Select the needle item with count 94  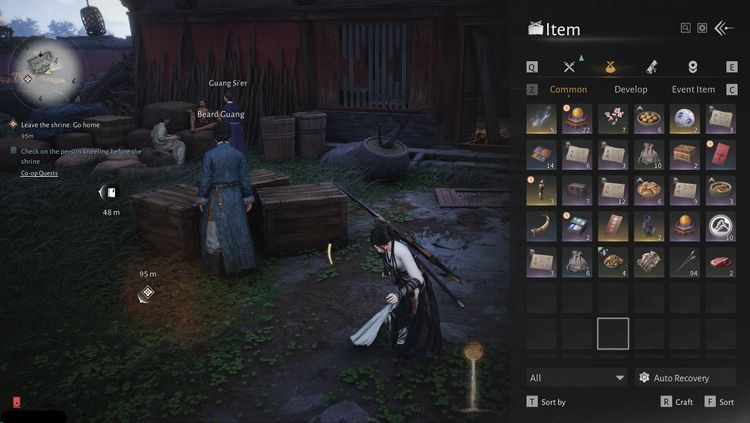point(684,262)
